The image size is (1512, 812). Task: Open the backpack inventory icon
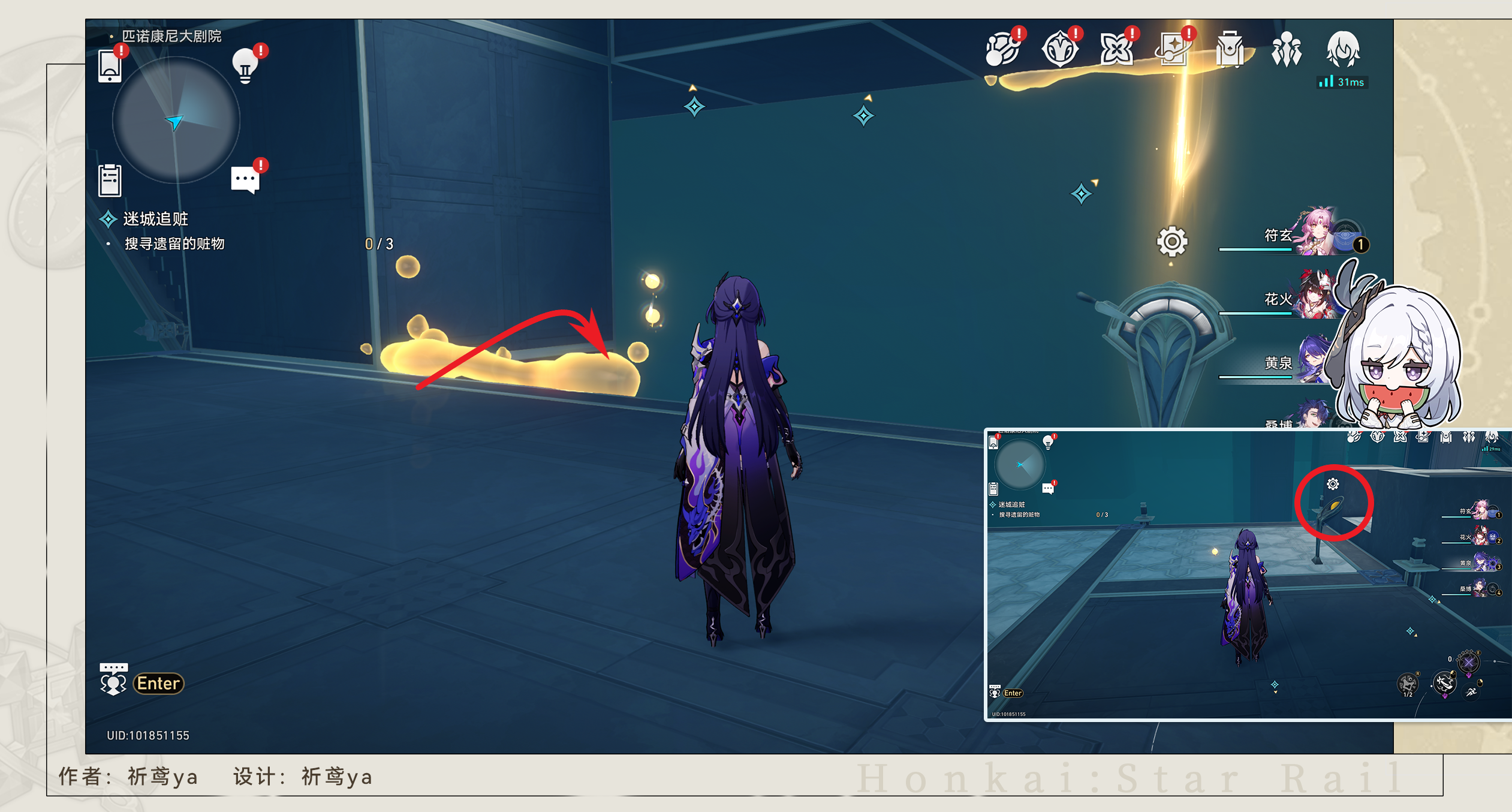(1230, 49)
